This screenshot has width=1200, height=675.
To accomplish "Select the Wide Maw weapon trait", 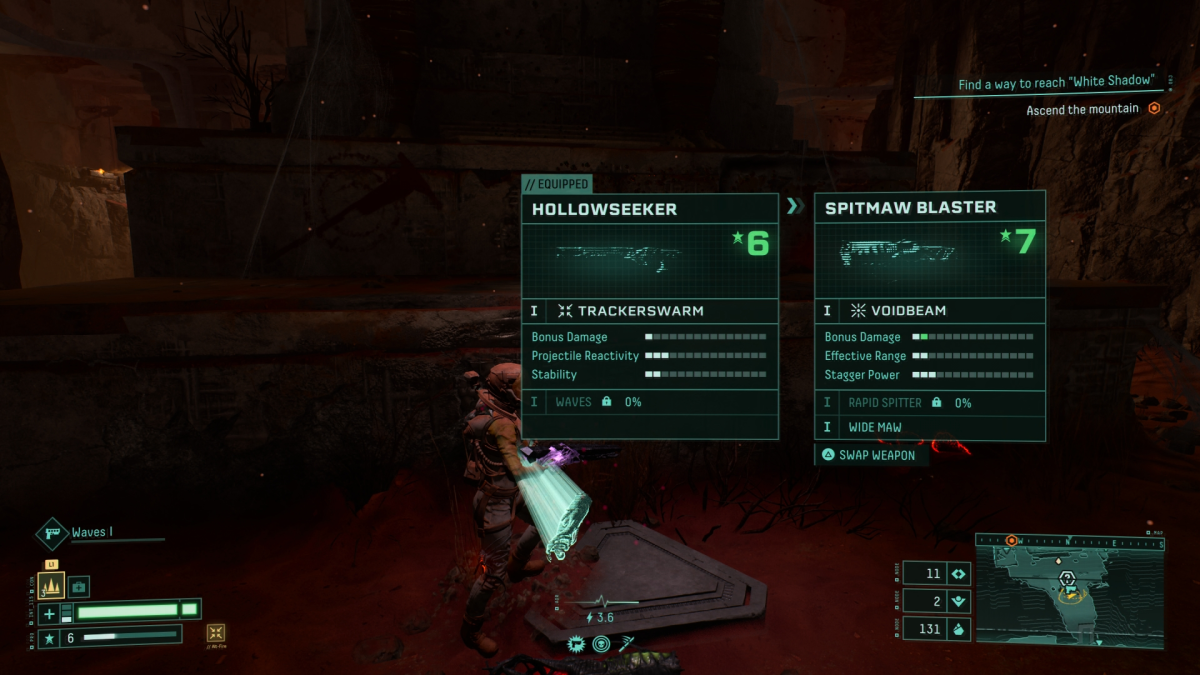I will click(930, 427).
